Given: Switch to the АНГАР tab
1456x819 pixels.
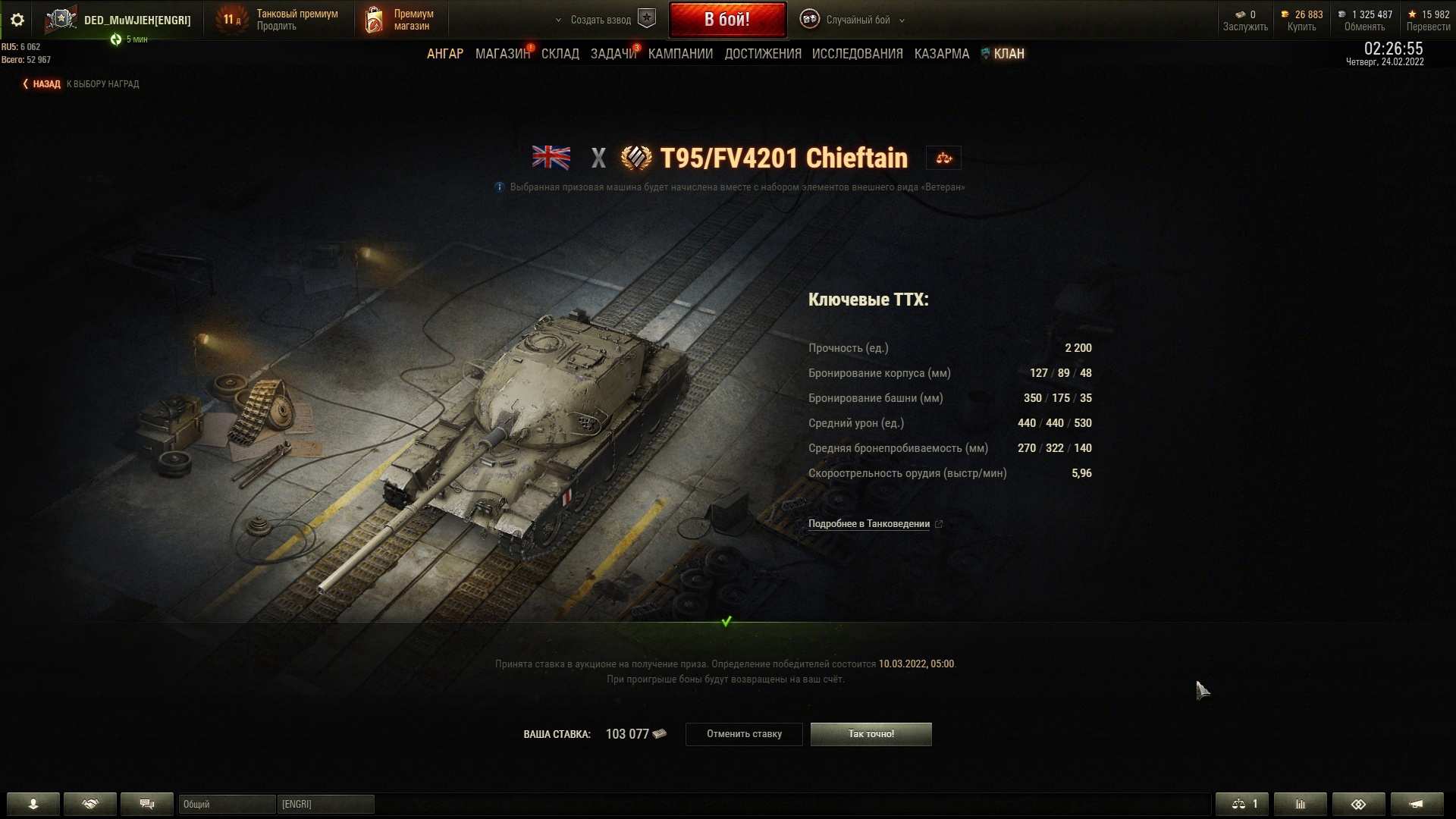Looking at the screenshot, I should point(444,54).
